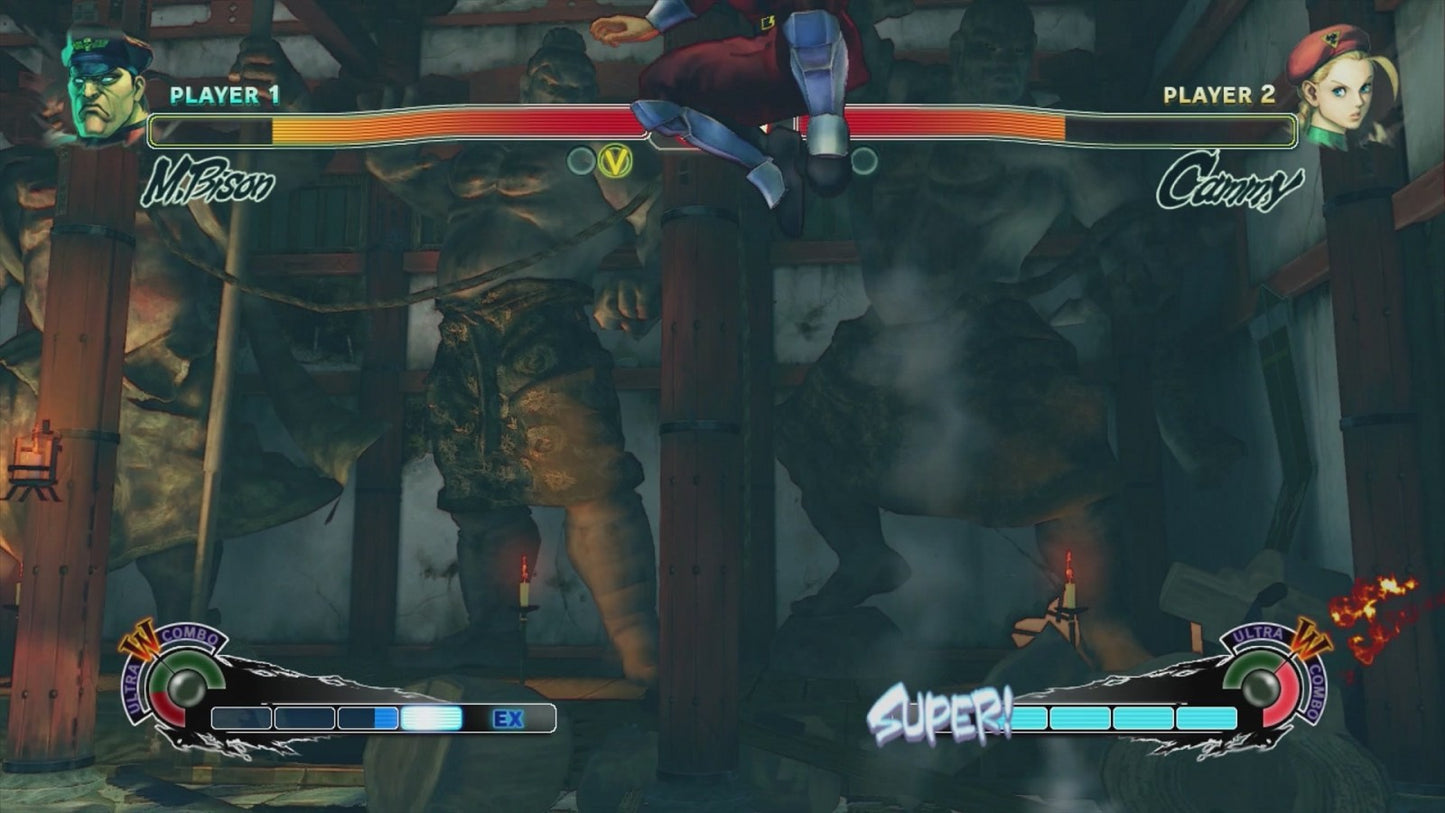Click Player 1's red health bar
1445x813 pixels.
point(450,124)
